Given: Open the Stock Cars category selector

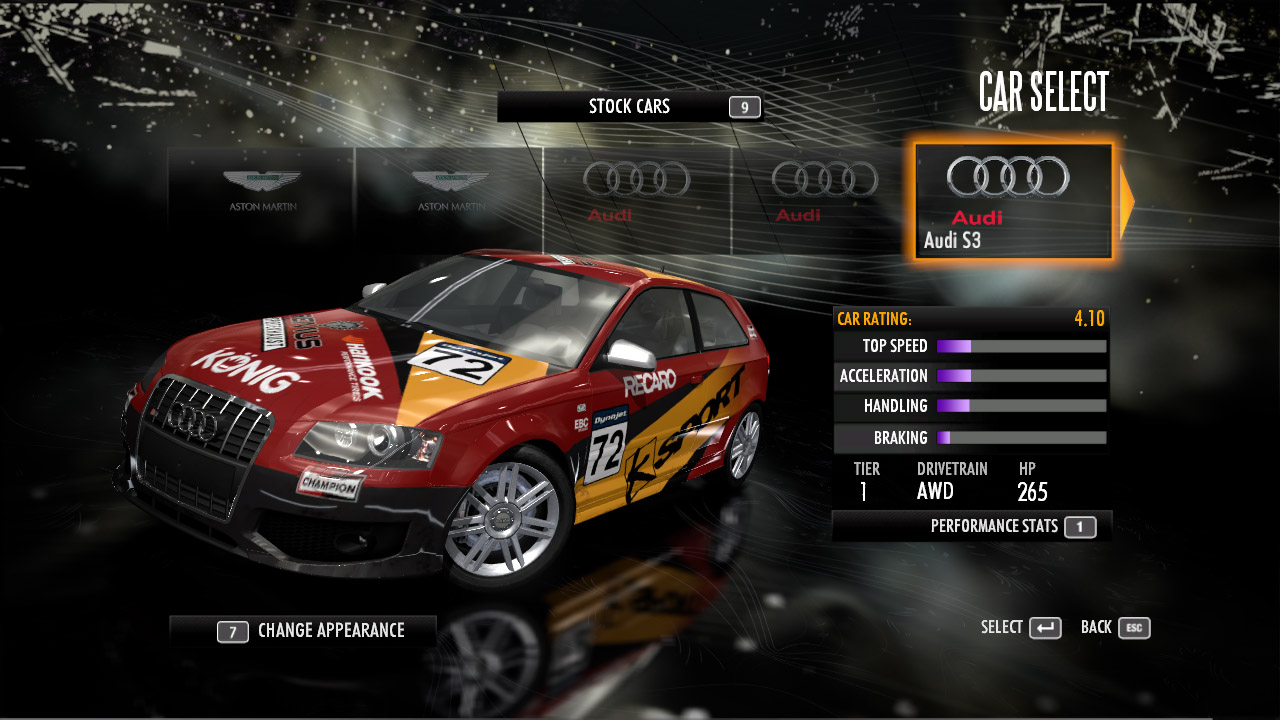Looking at the screenshot, I should (x=630, y=107).
